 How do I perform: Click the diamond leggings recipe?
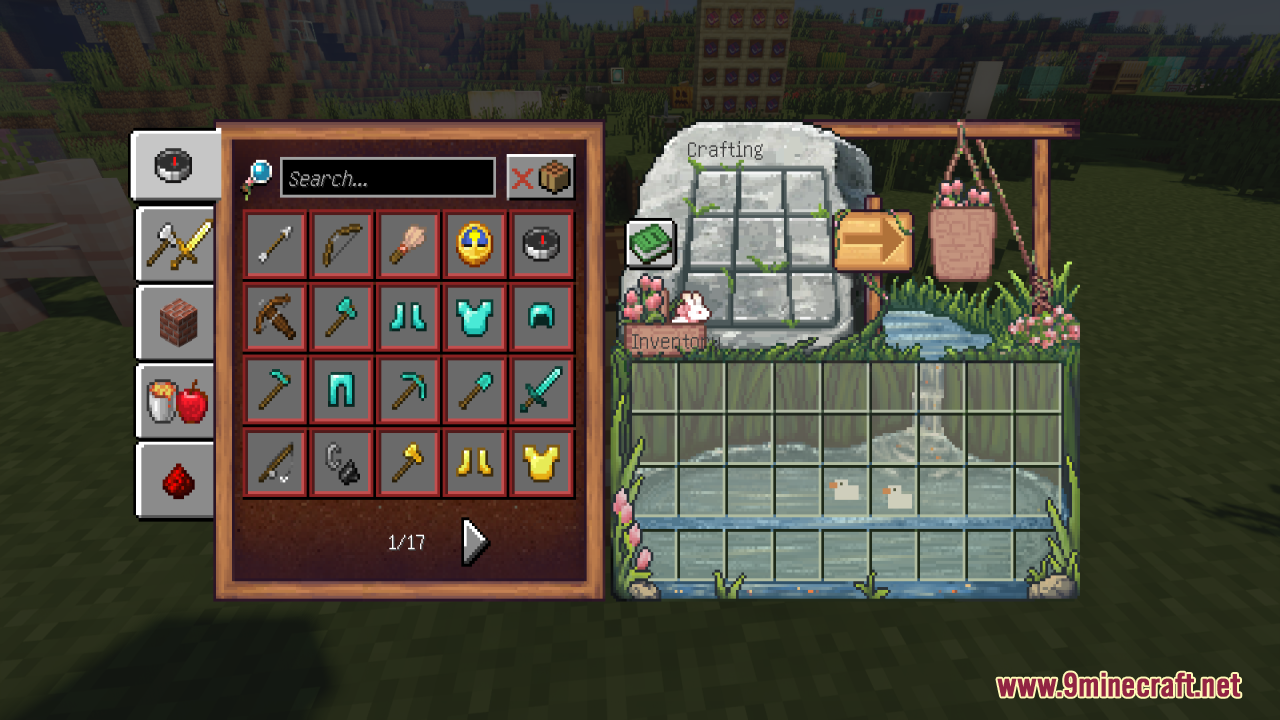(341, 390)
